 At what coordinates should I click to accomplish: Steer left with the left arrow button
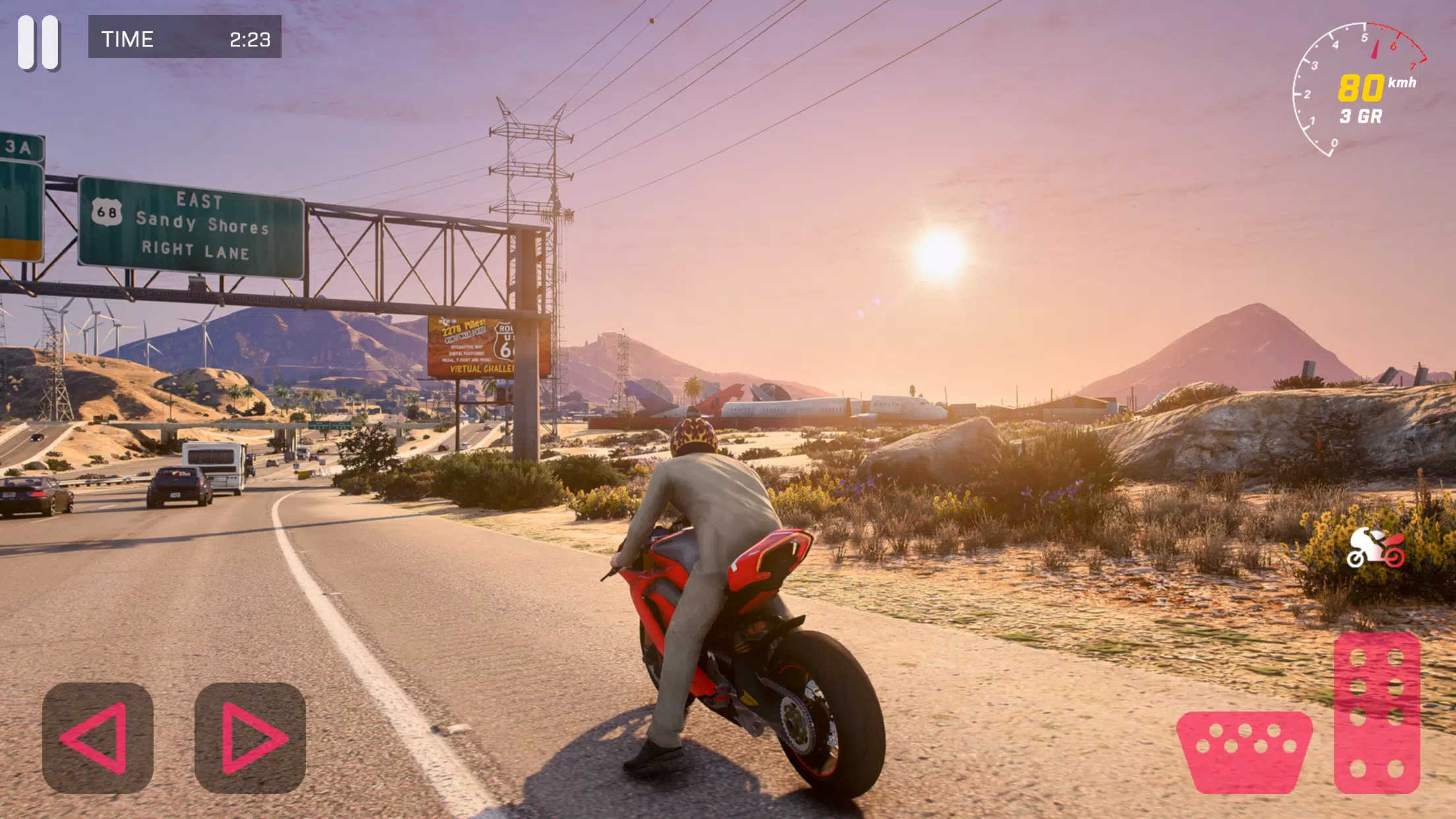click(98, 738)
